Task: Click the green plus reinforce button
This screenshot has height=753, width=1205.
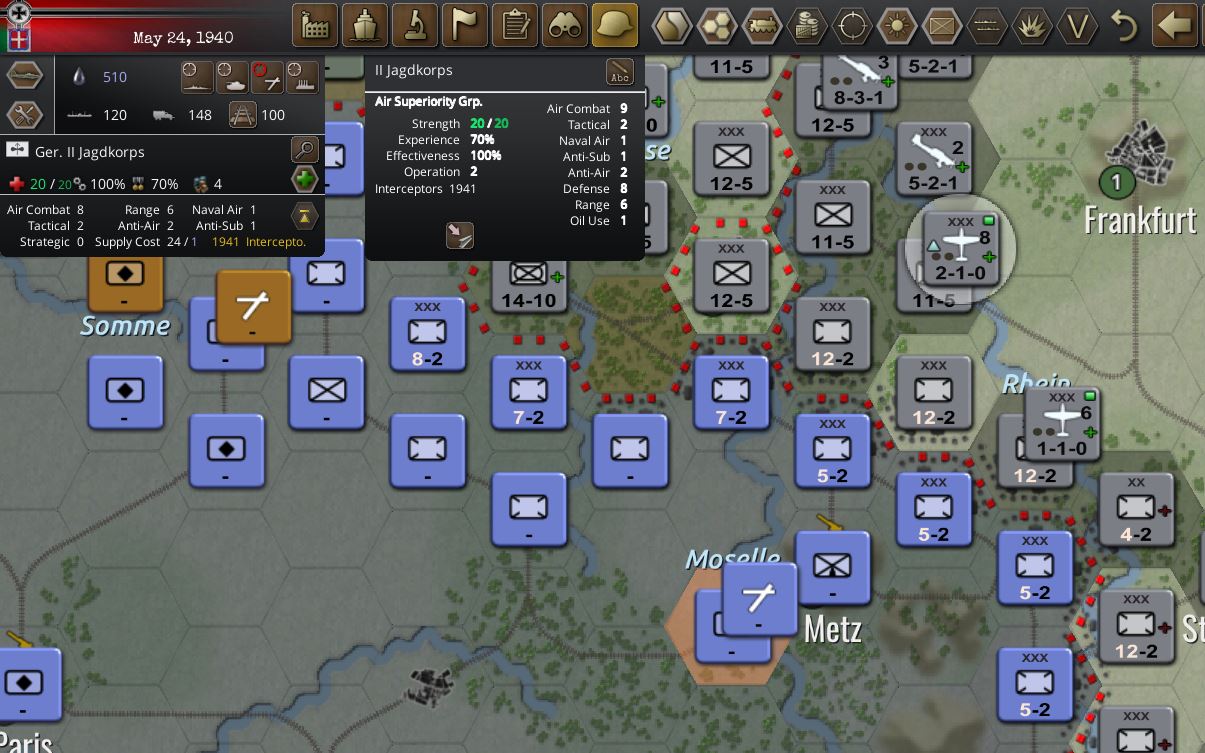Action: click(x=304, y=180)
